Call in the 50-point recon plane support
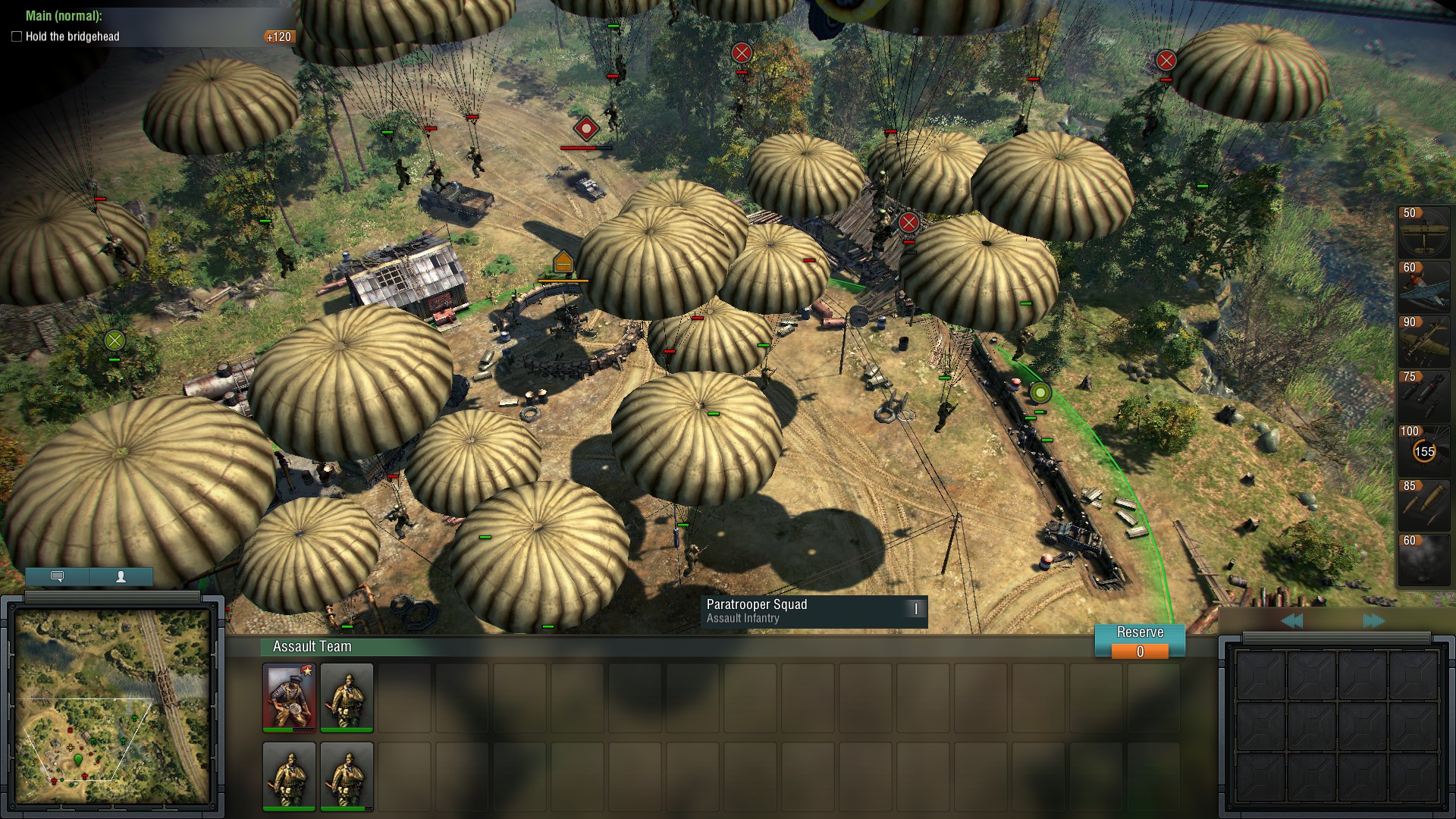This screenshot has width=1456, height=819. click(1423, 231)
